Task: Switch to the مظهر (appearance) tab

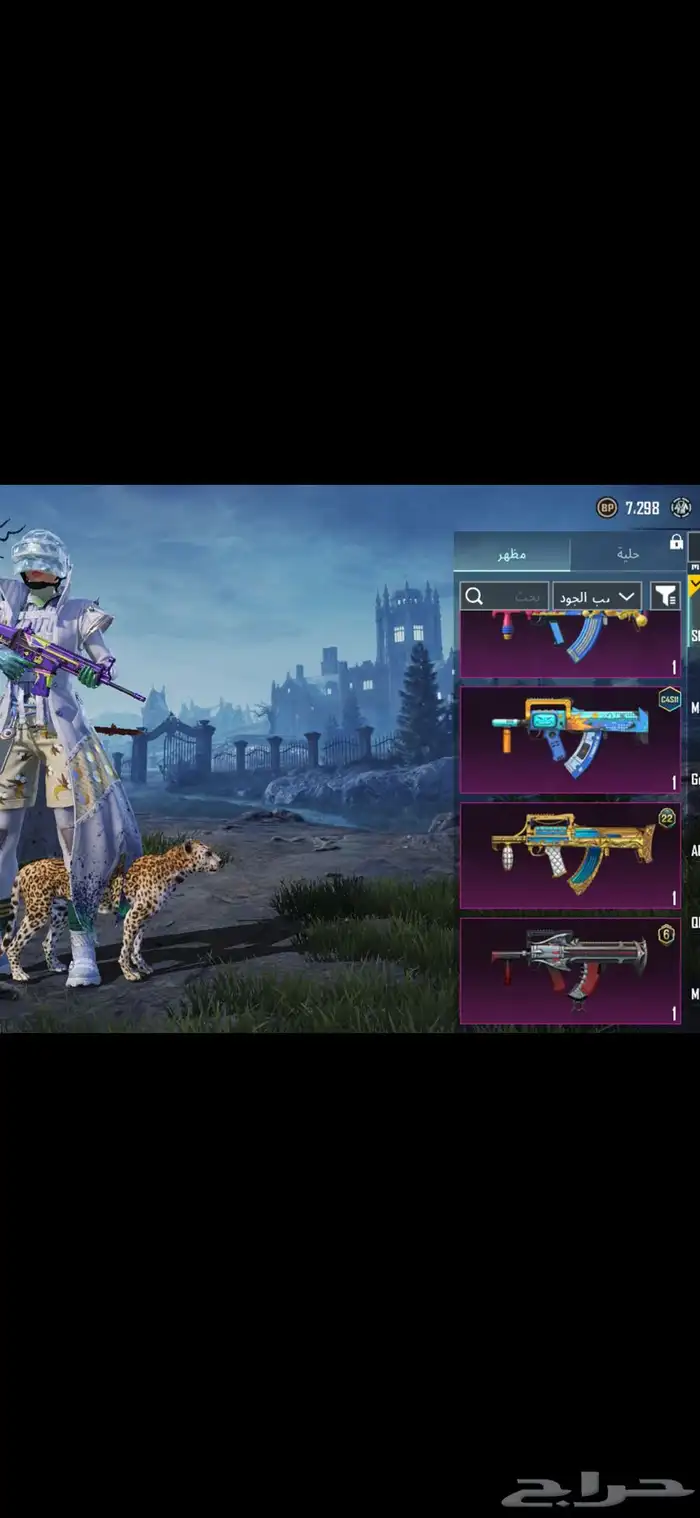Action: [512, 553]
